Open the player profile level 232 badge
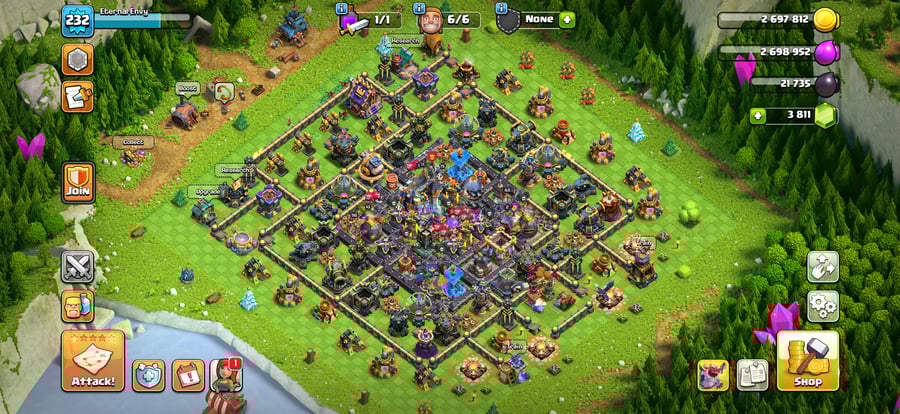The height and width of the screenshot is (414, 900). [x=77, y=21]
